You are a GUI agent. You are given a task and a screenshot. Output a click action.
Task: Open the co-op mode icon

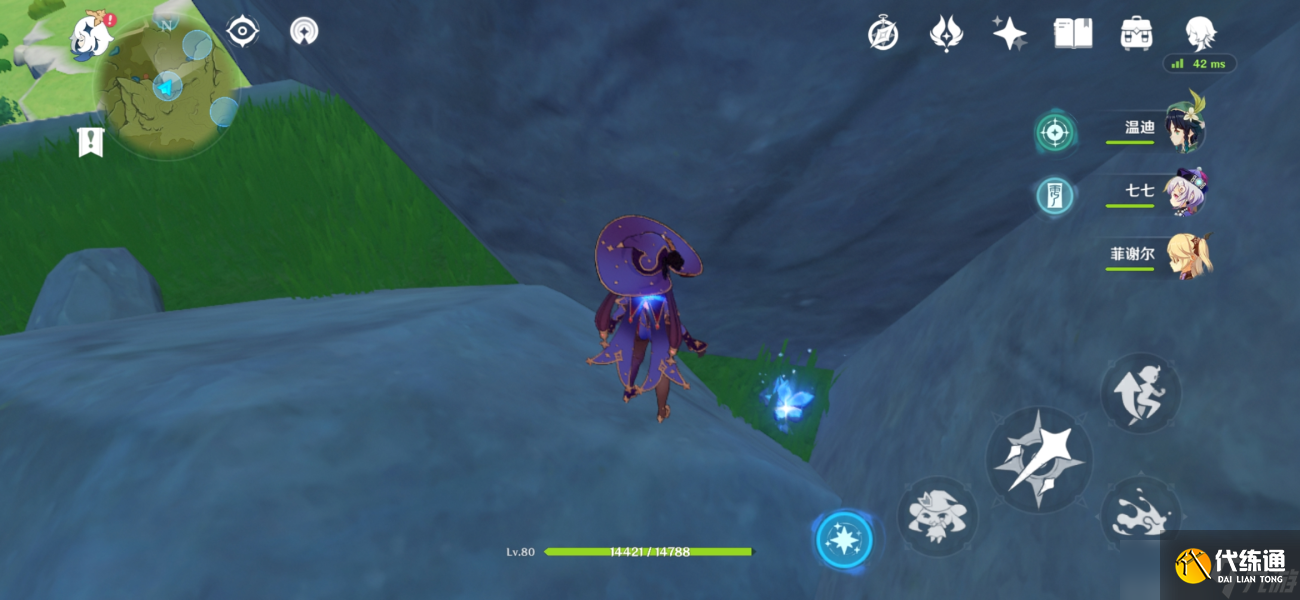pyautogui.click(x=304, y=32)
